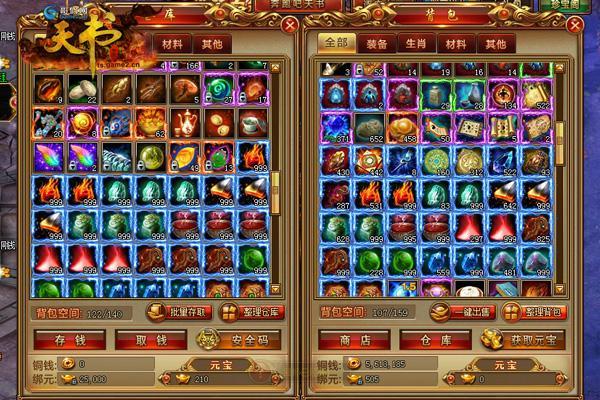600x400 pixels.
Task: Open the backpack 装备 tab
Action: 377,44
